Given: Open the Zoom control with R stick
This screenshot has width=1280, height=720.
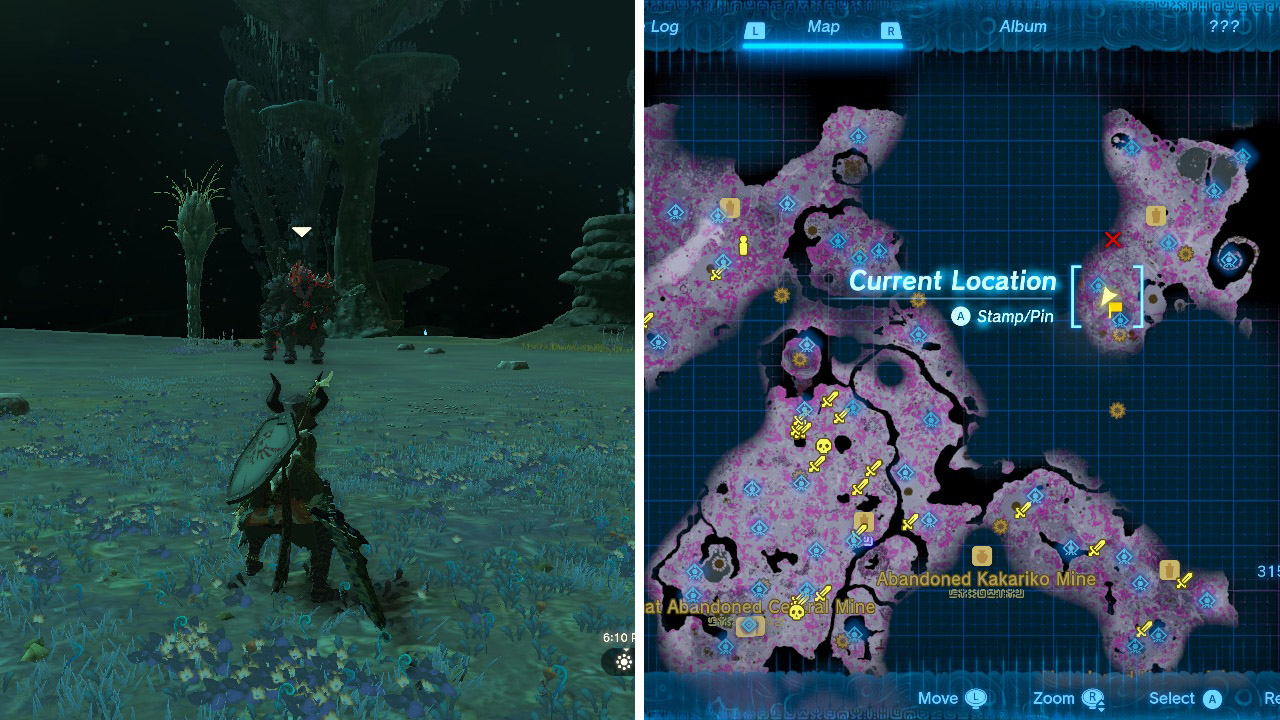Looking at the screenshot, I should (x=1092, y=698).
